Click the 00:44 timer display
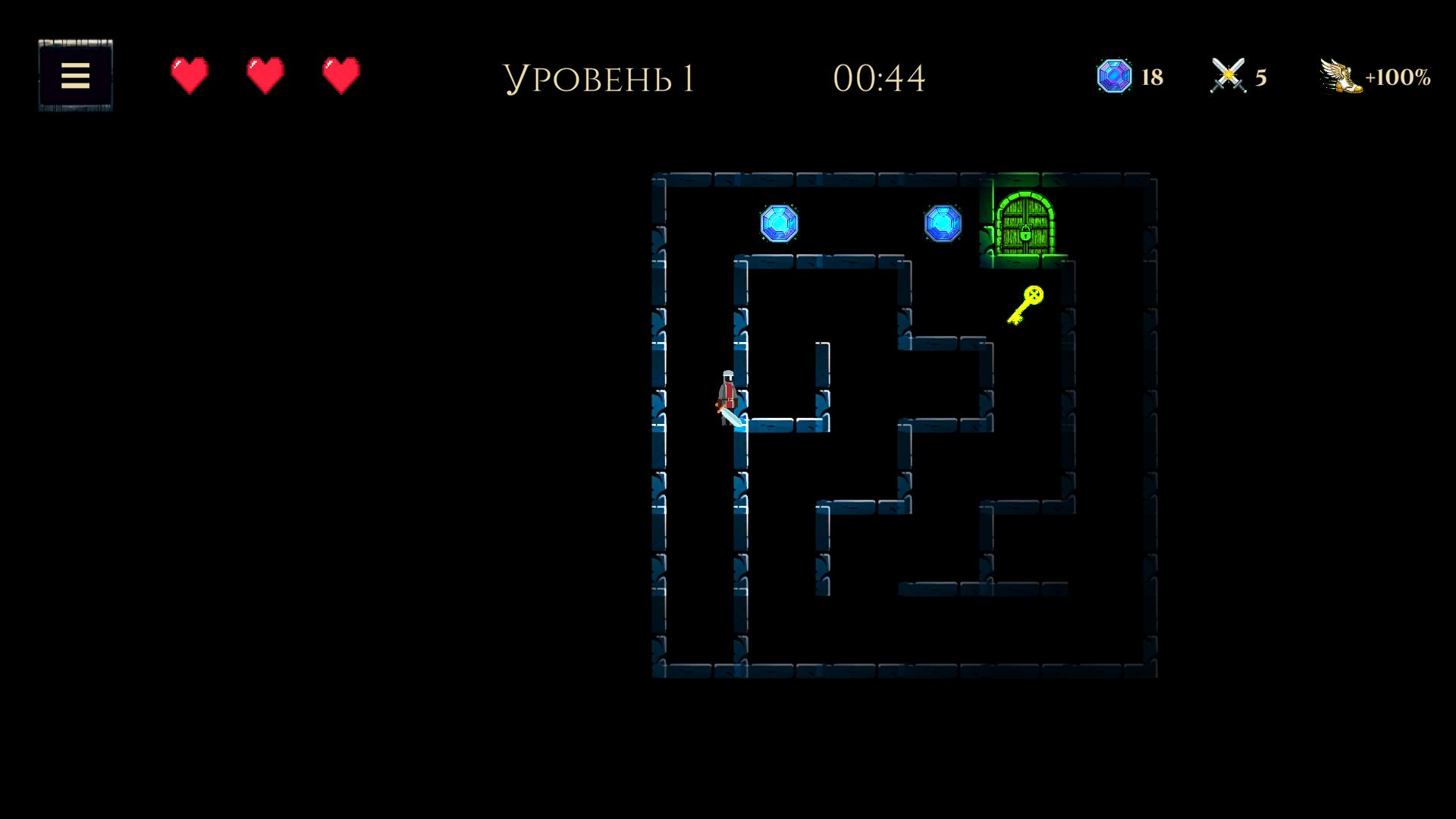Viewport: 1456px width, 819px height. point(878,77)
